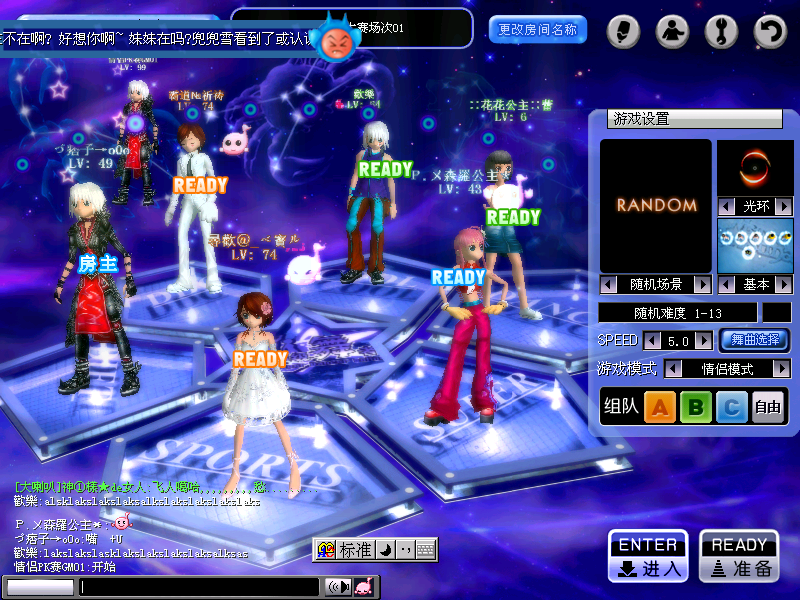The height and width of the screenshot is (600, 800).
Task: Open the wrench settings button
Action: [721, 32]
